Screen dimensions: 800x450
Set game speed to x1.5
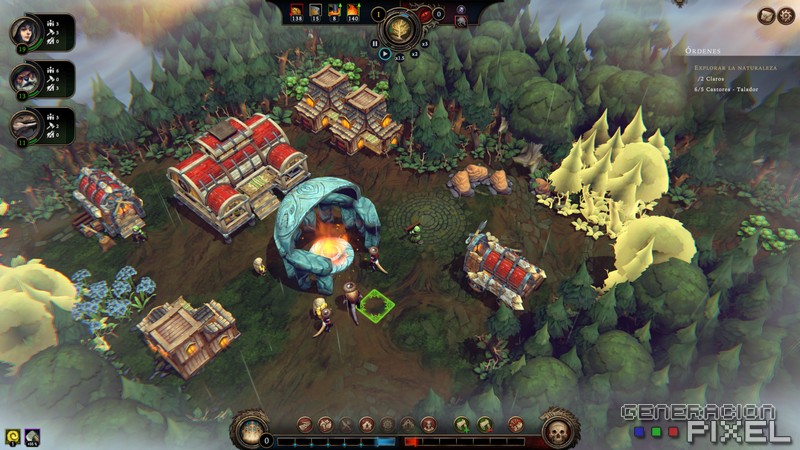coord(400,58)
